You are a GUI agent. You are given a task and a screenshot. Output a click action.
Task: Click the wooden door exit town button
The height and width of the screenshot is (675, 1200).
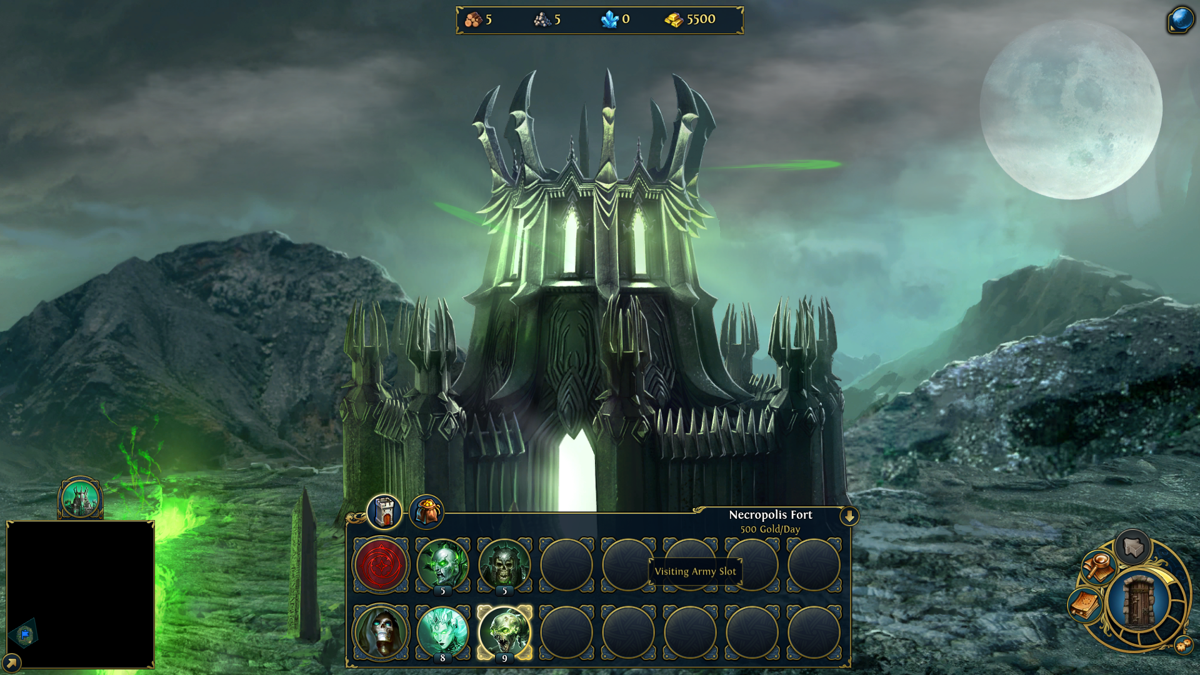(1138, 603)
